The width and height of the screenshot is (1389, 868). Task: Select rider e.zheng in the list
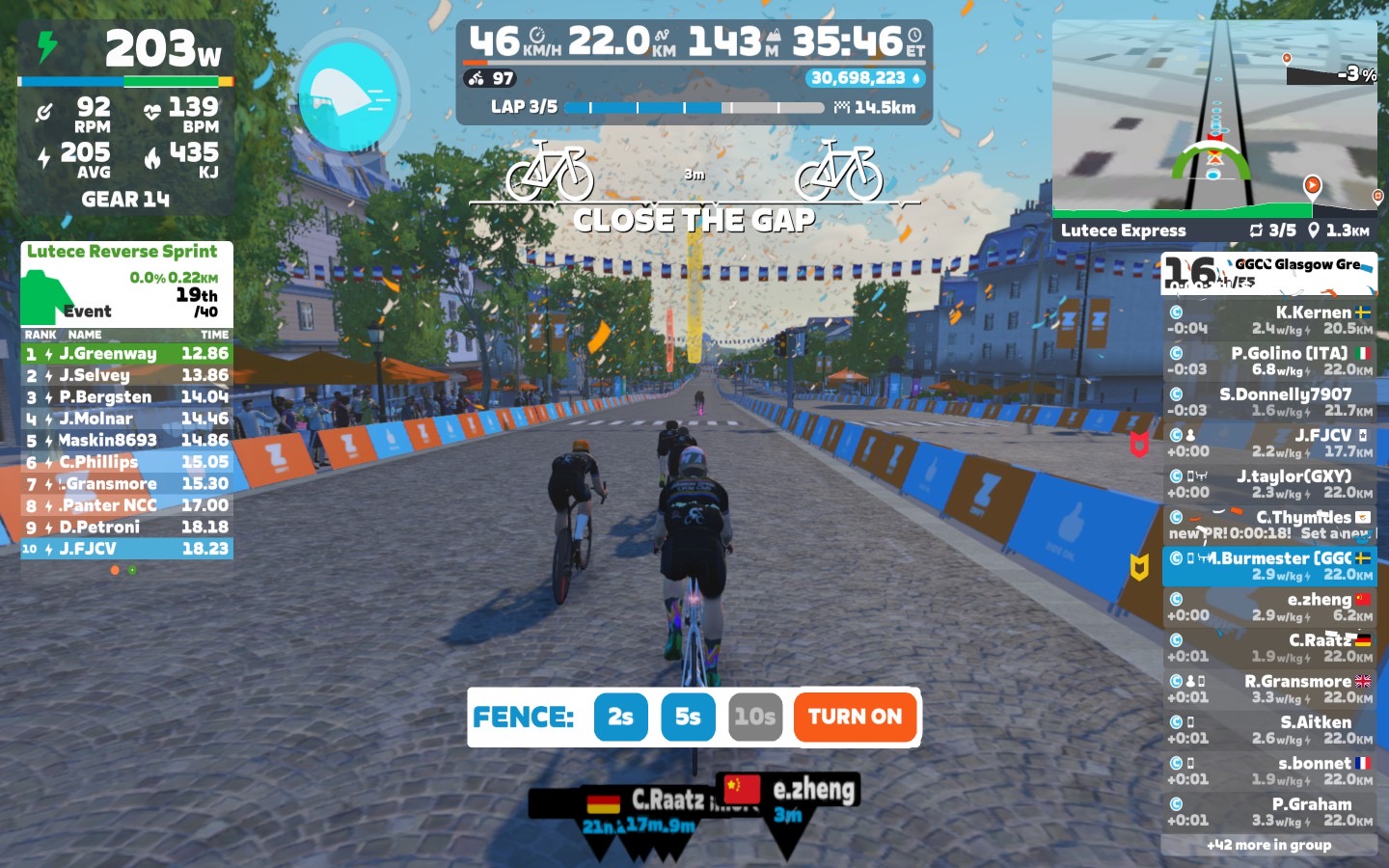point(1268,607)
